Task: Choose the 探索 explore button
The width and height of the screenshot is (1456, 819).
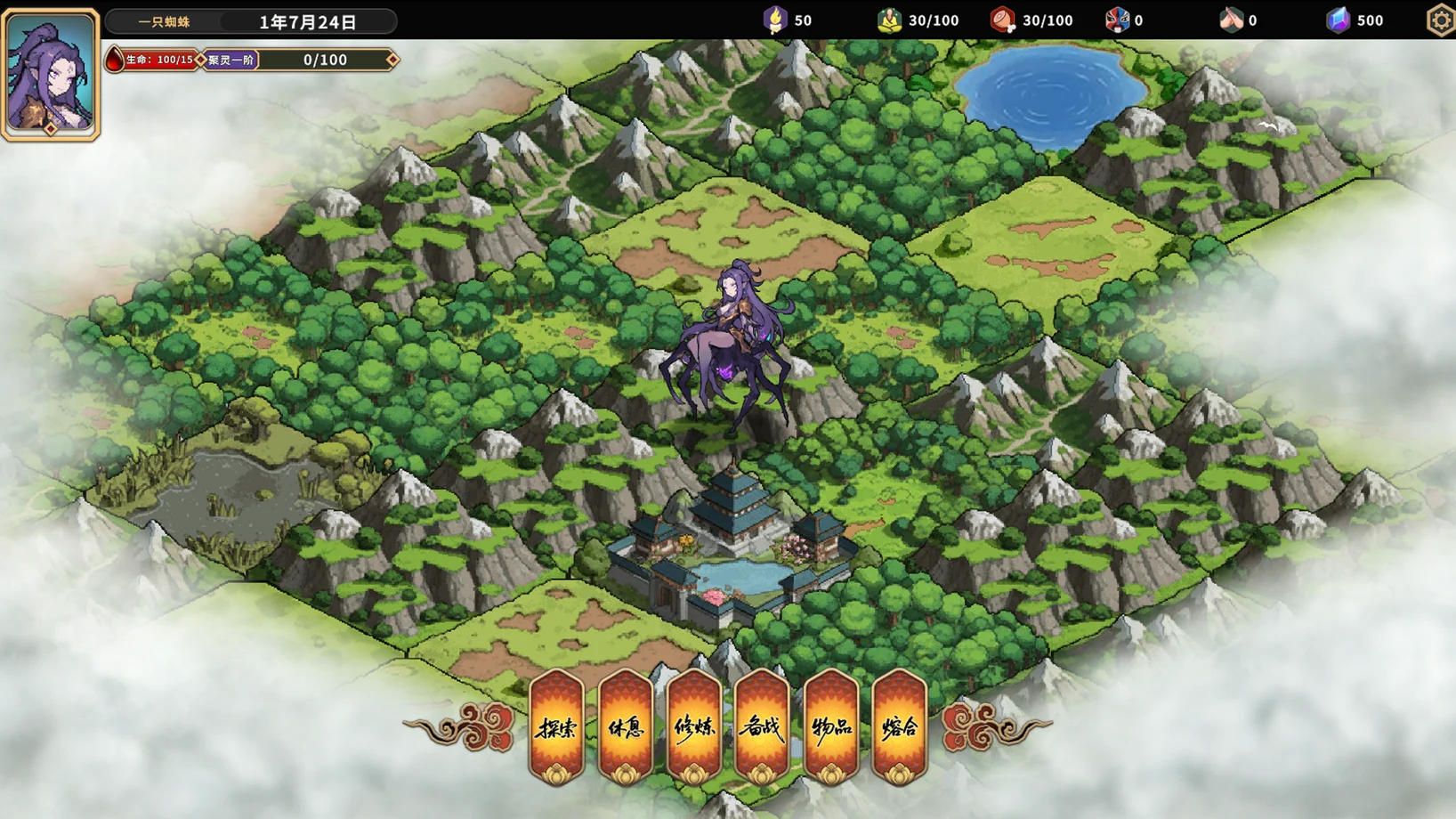Action: pos(557,727)
